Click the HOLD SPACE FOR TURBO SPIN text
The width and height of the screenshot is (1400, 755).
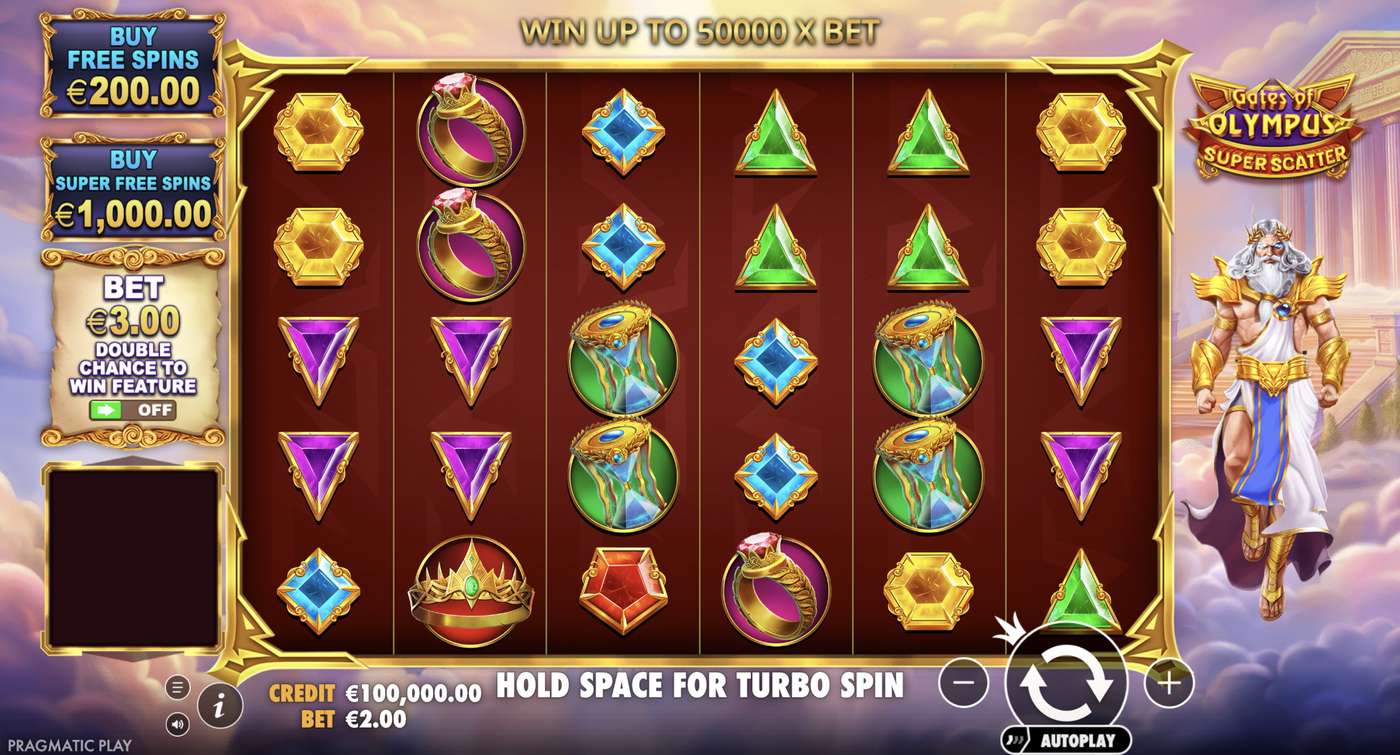click(x=700, y=687)
